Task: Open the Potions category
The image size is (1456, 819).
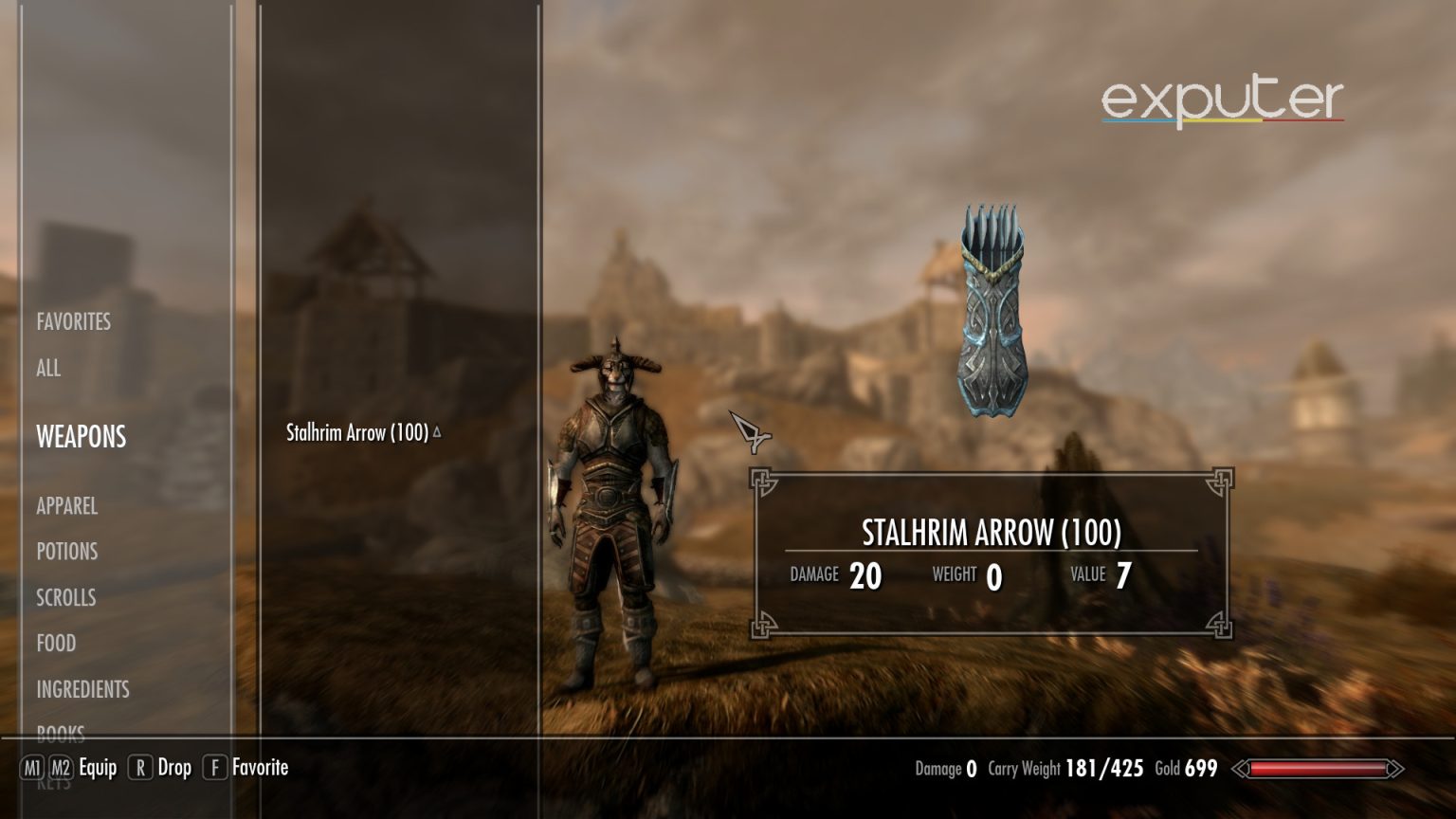Action: [65, 552]
